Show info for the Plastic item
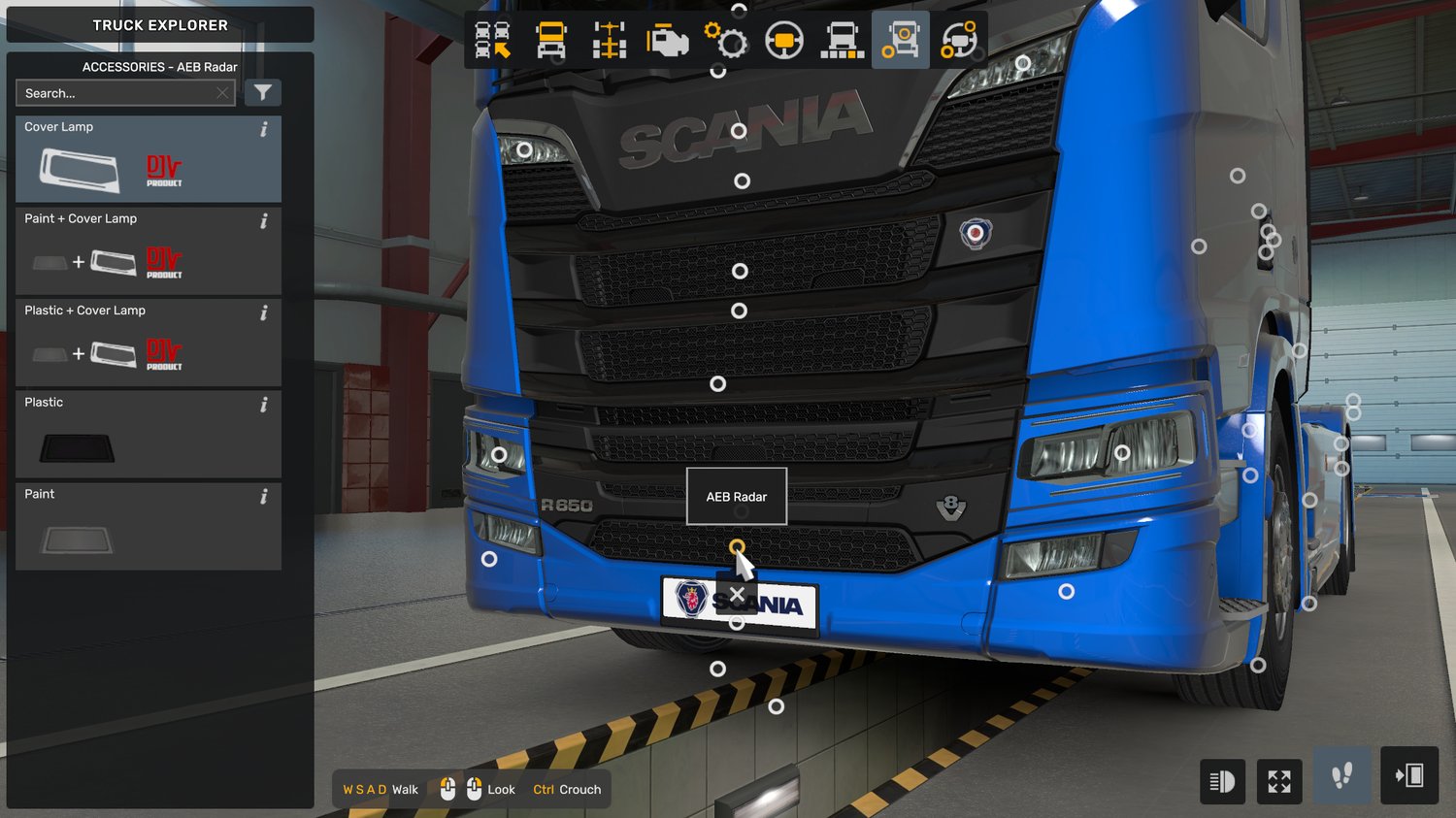 pyautogui.click(x=264, y=405)
